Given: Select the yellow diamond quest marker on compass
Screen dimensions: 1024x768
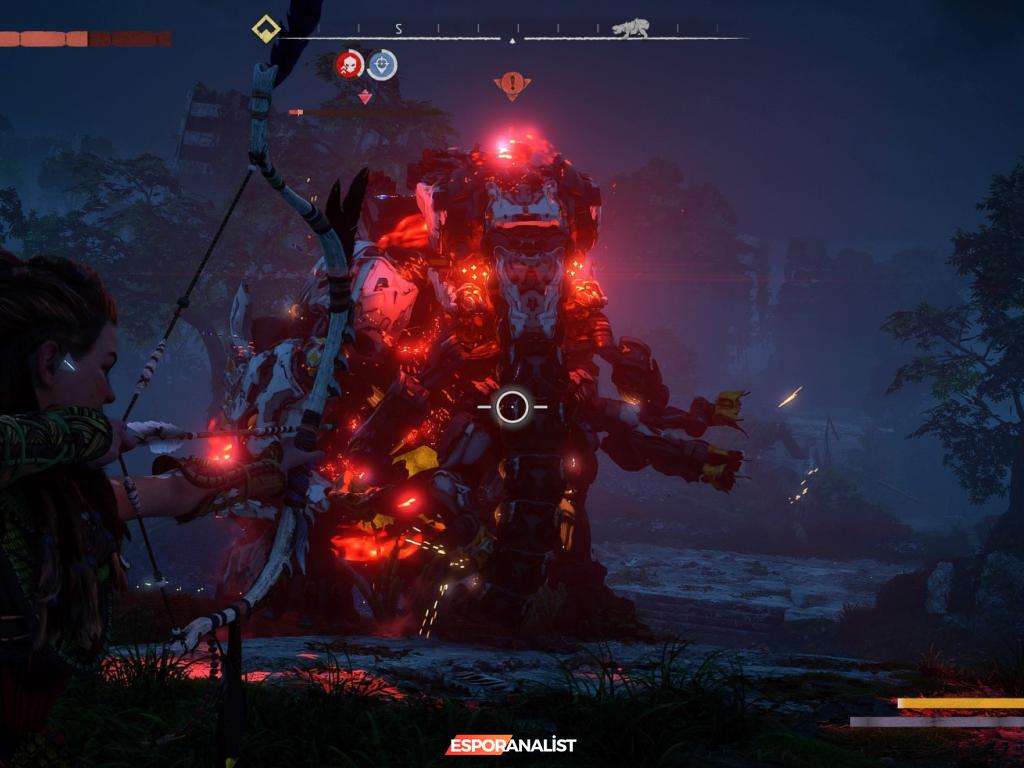Looking at the screenshot, I should pos(265,29).
